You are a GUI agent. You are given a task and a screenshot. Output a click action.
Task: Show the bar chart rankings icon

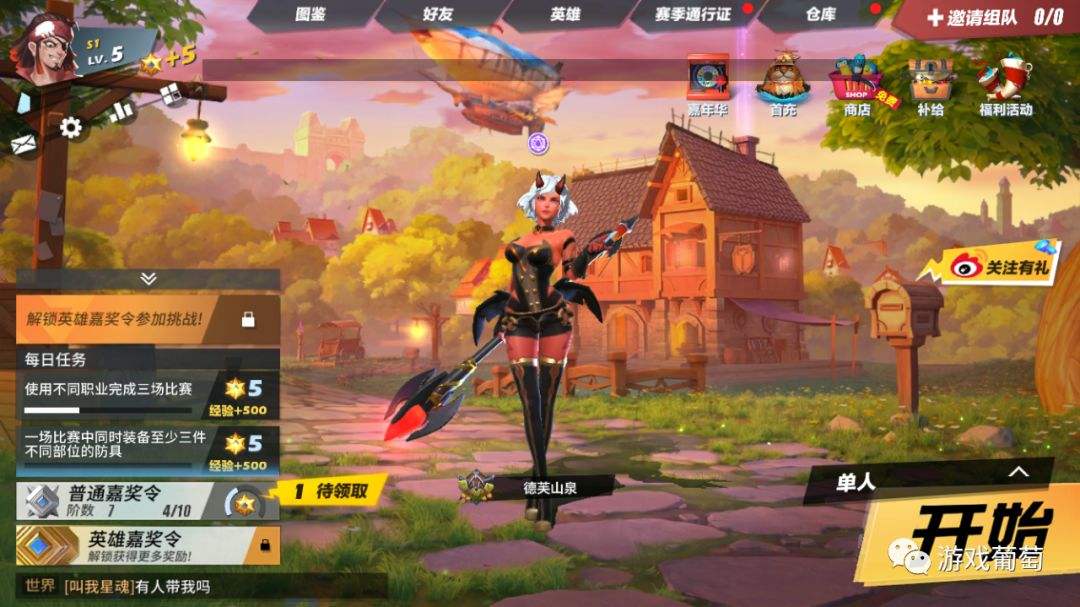coord(121,111)
